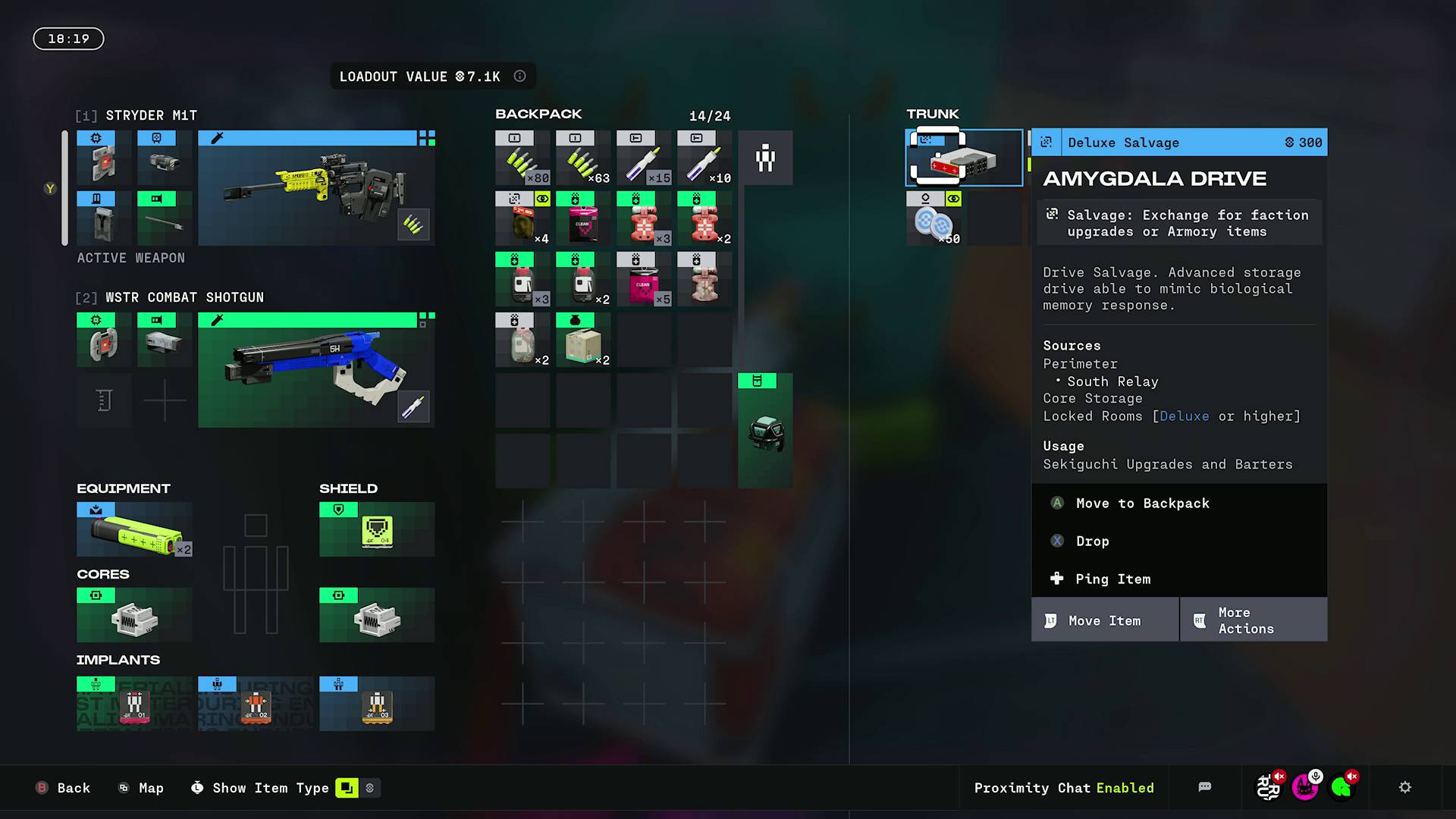Click the body silhouette icon beside the backpack grid

point(766,157)
